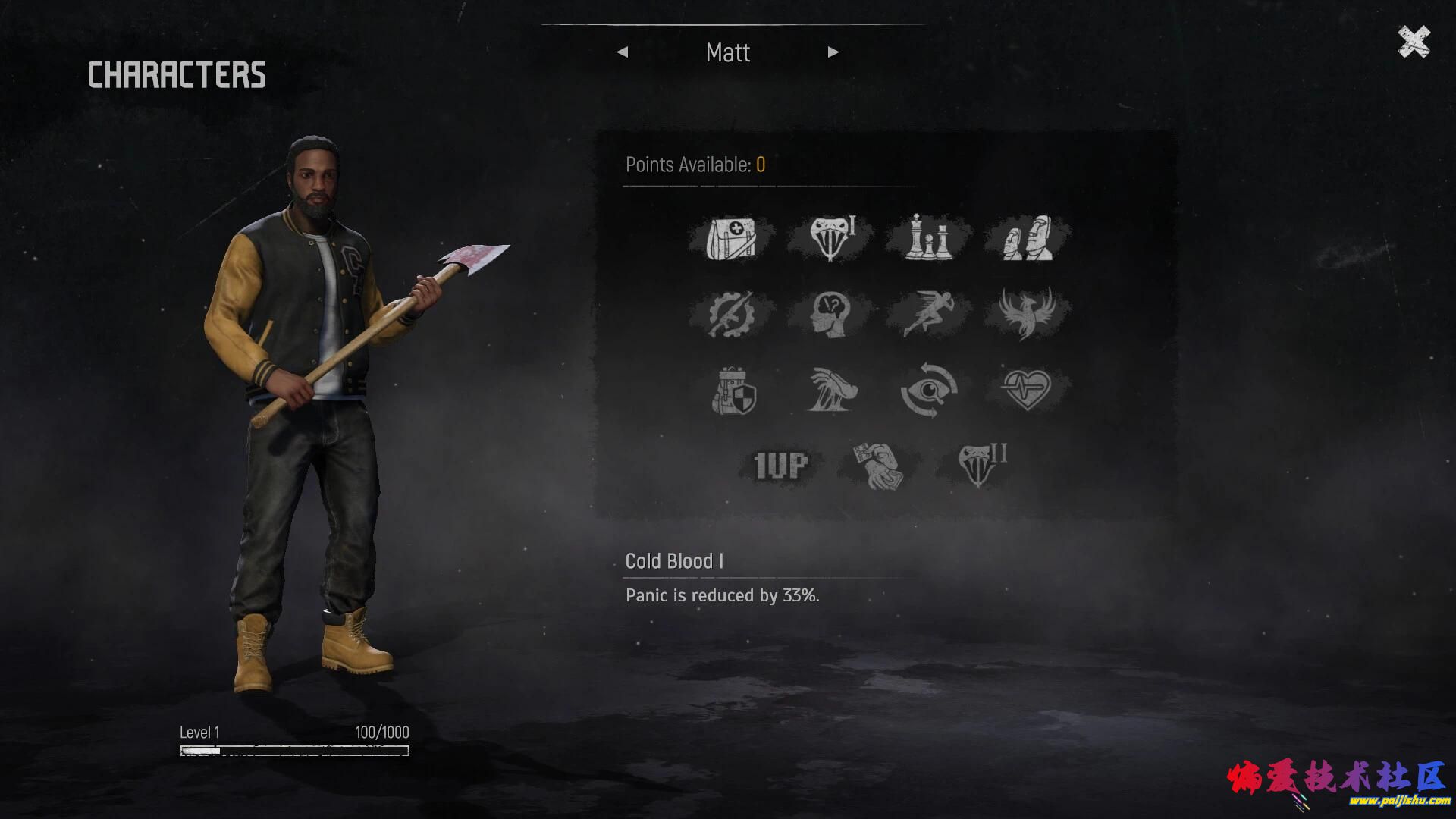This screenshot has width=1456, height=819.
Task: Pick the clawed hand perk
Action: click(x=832, y=391)
